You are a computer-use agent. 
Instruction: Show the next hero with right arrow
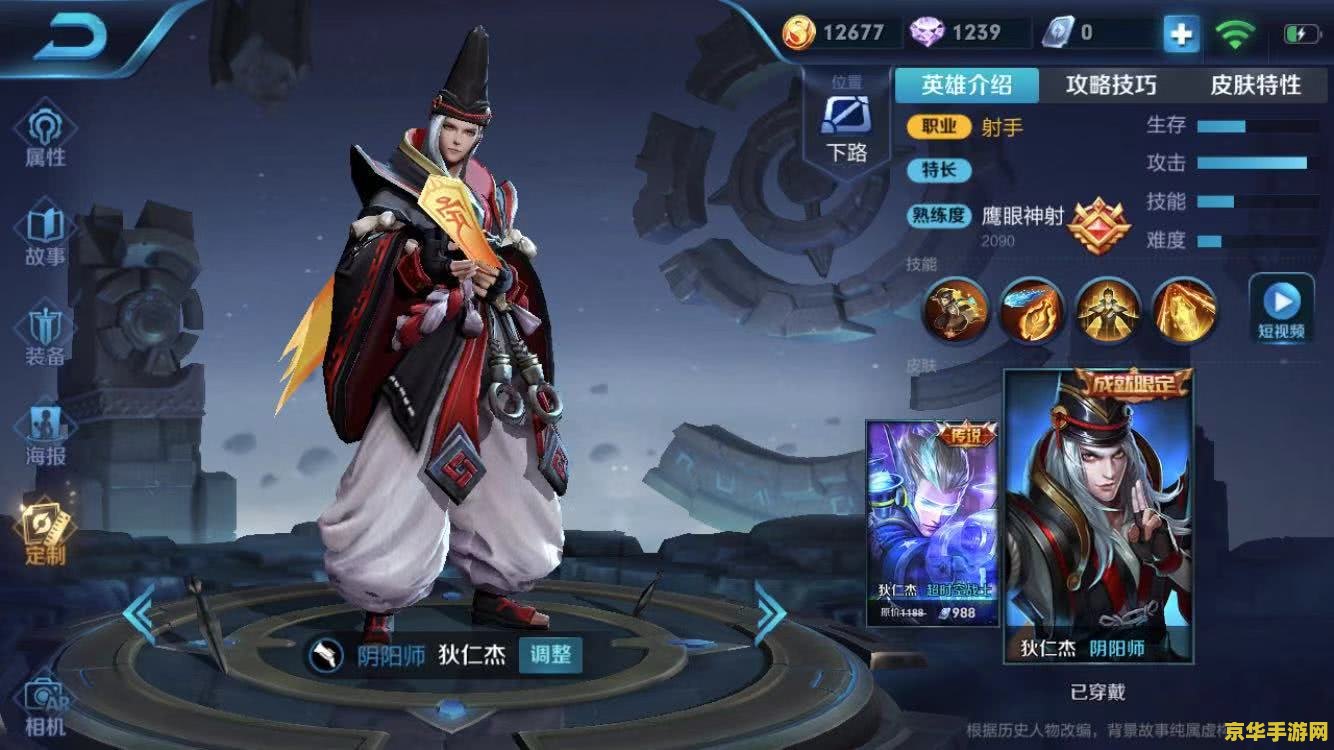[x=769, y=612]
